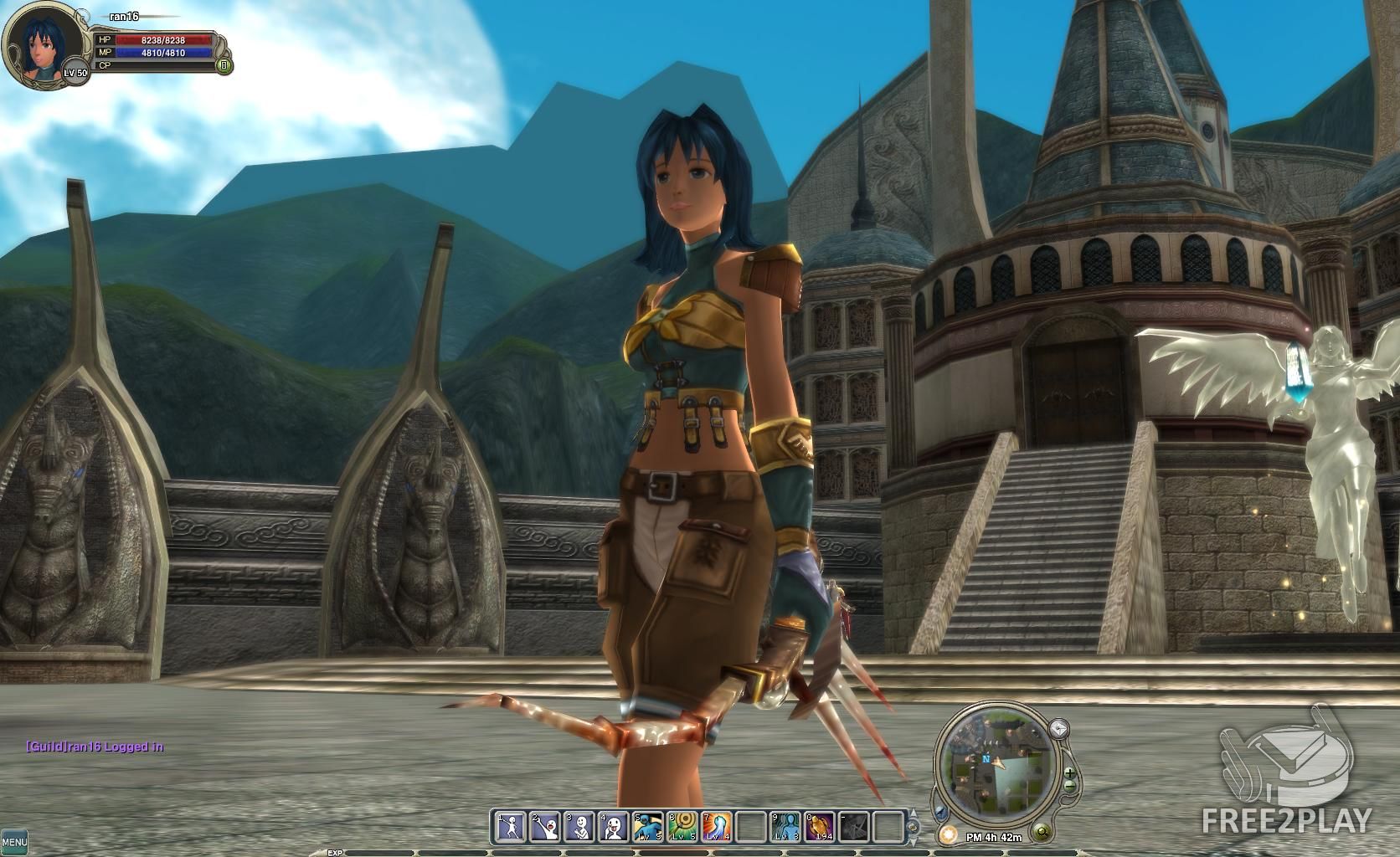Click the sun icon beside the clock
The width and height of the screenshot is (1400, 857).
[x=948, y=834]
